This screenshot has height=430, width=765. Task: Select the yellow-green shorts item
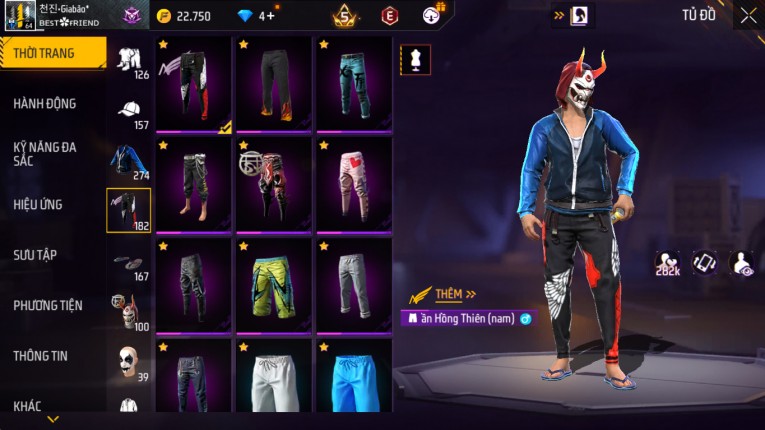click(274, 284)
